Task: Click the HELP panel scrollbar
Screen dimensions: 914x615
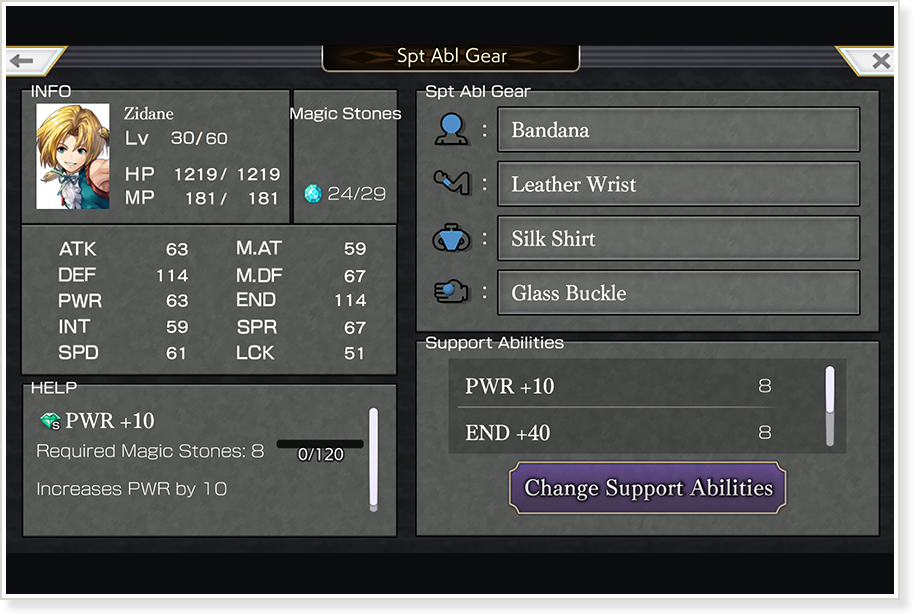Action: 373,459
